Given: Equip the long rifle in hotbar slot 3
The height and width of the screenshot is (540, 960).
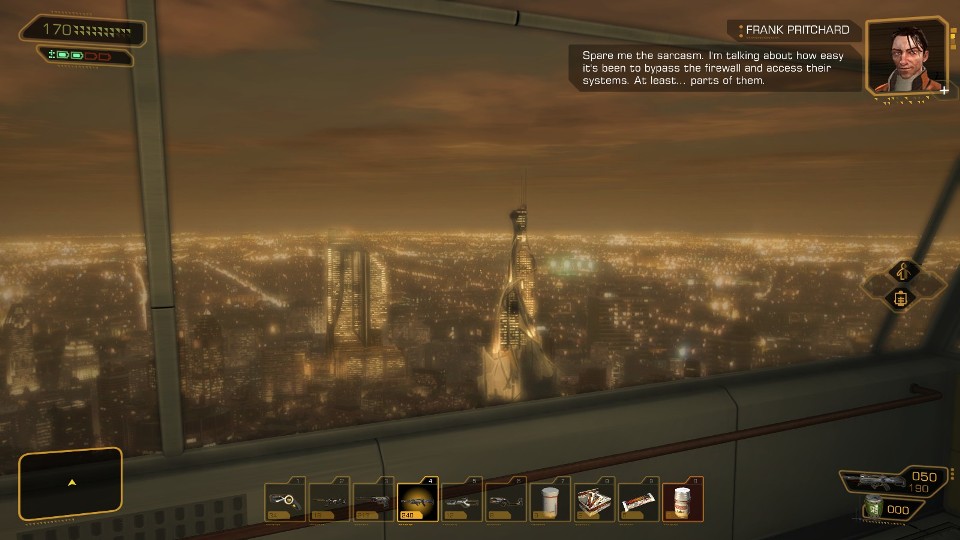Looking at the screenshot, I should (x=373, y=501).
